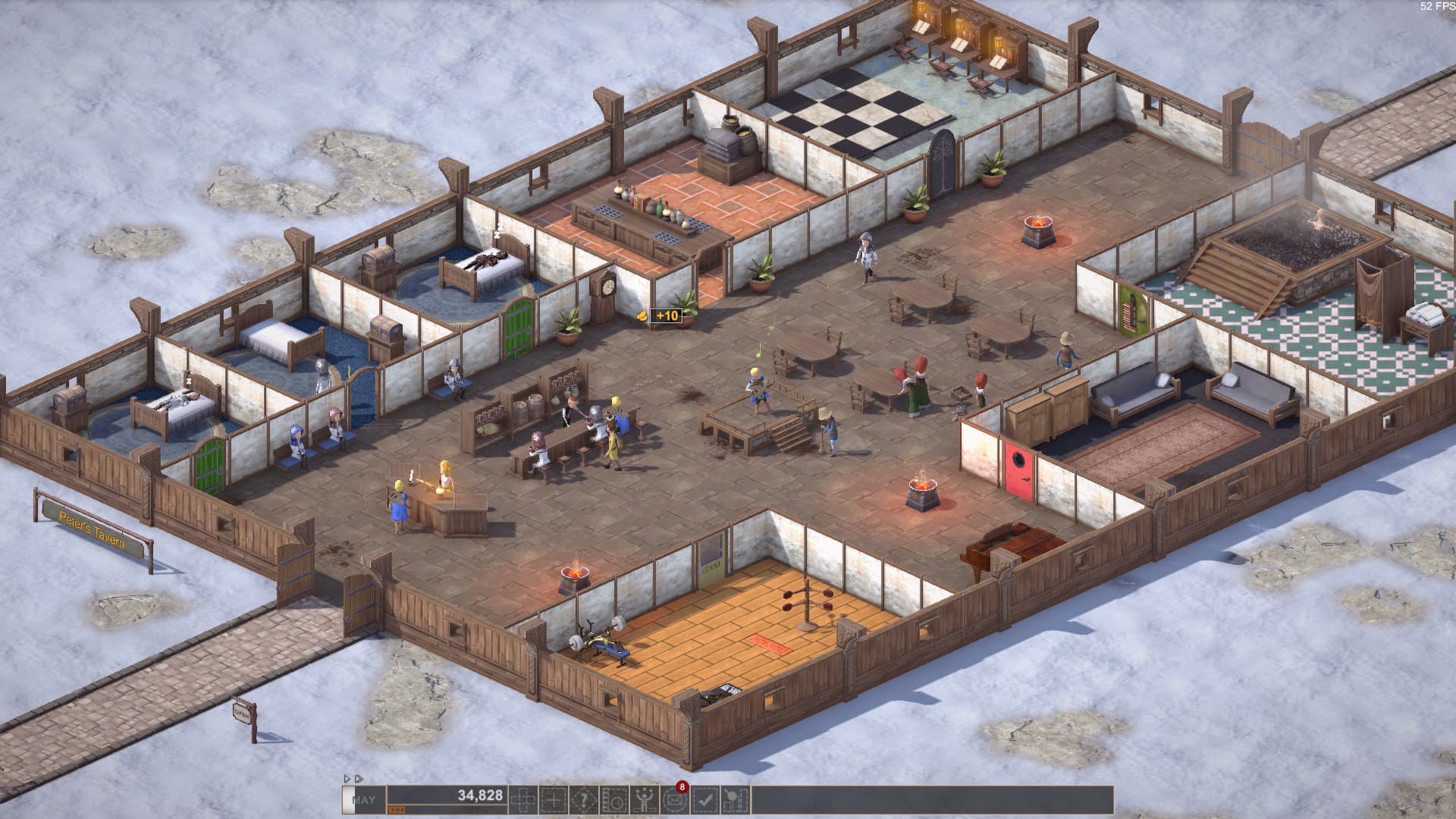
Task: Click the 8-count notification badge
Action: point(682,786)
